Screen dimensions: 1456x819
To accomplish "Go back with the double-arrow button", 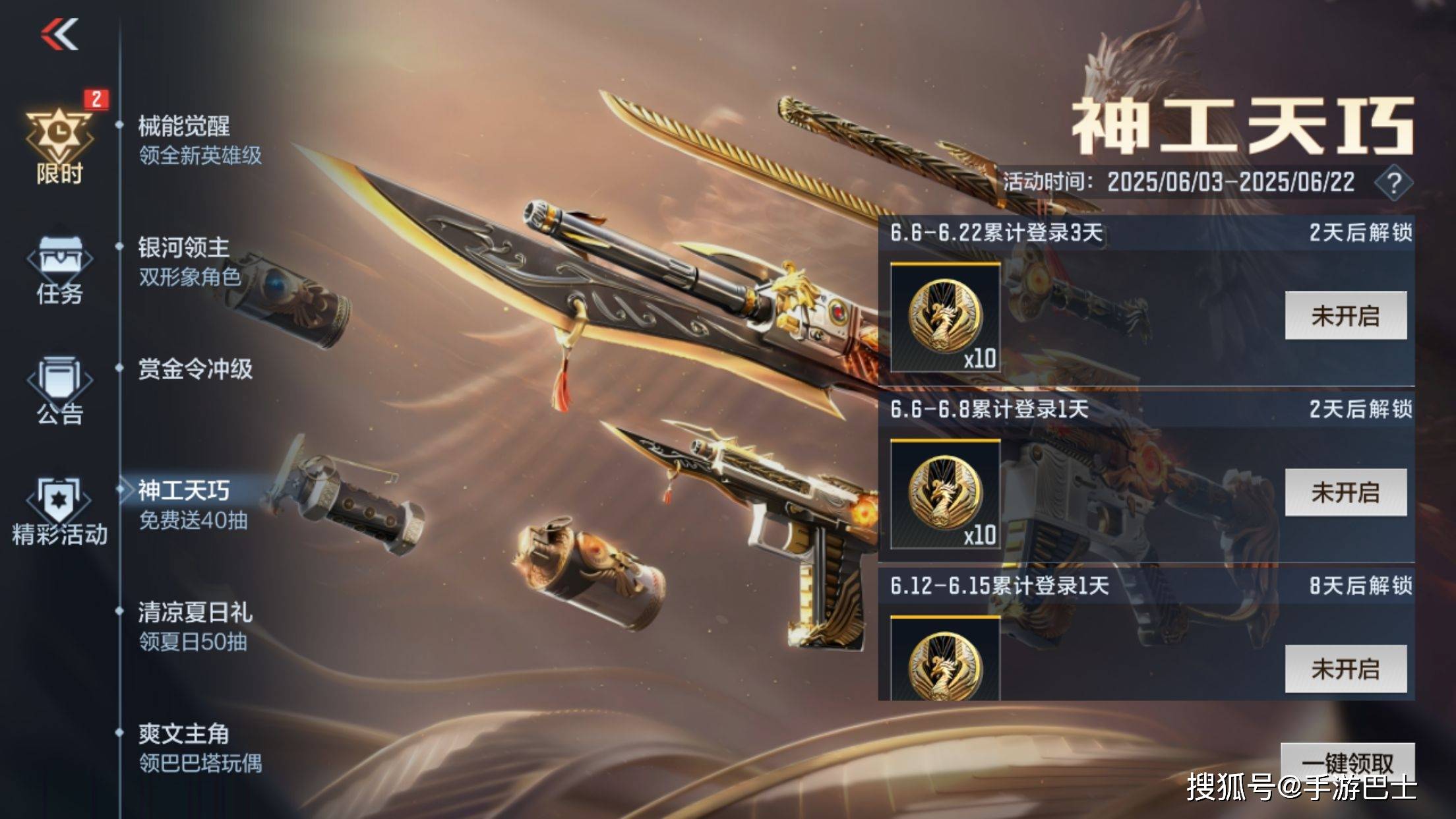I will (x=60, y=34).
